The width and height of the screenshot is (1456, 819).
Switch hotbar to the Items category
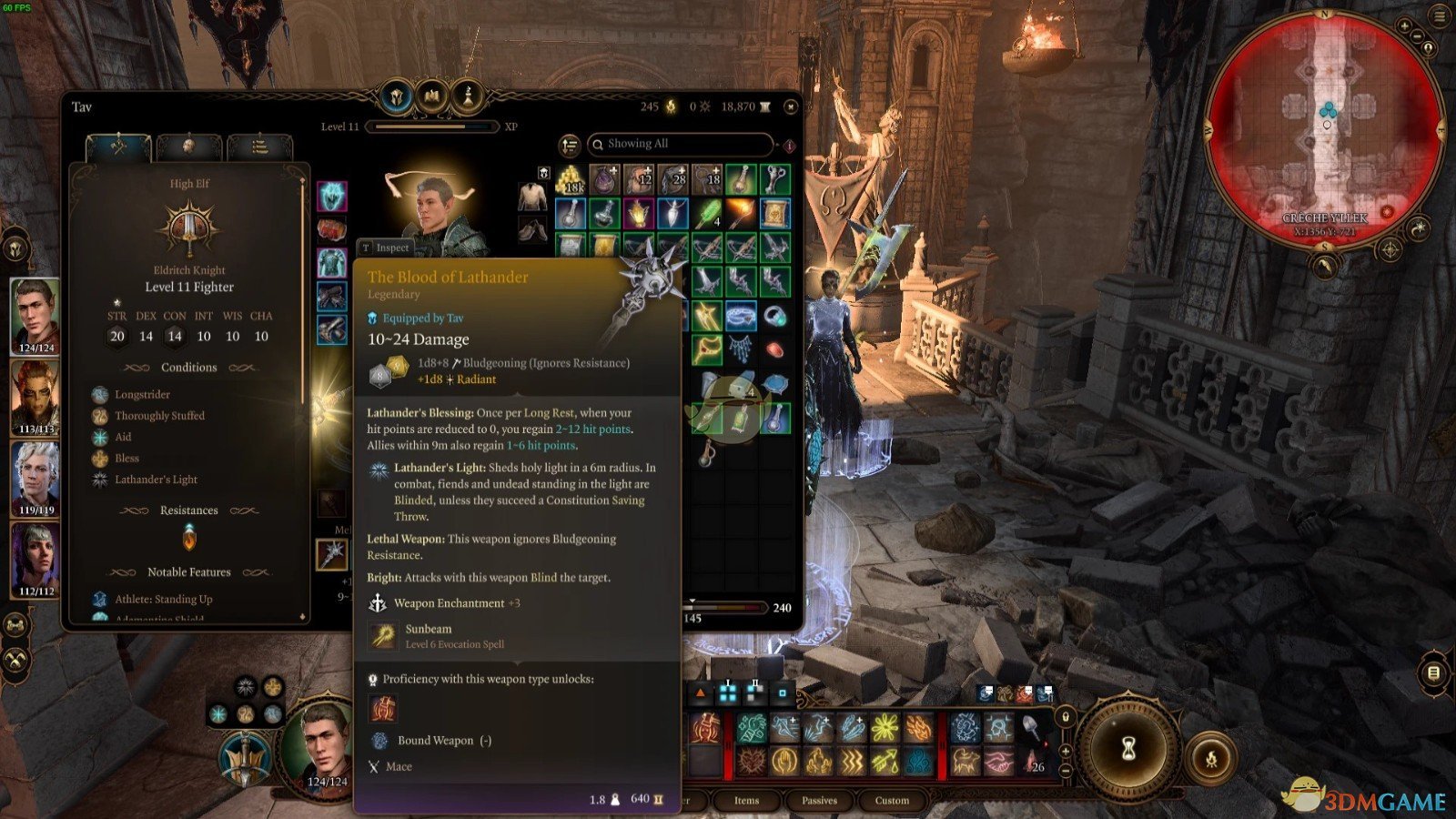(x=746, y=800)
